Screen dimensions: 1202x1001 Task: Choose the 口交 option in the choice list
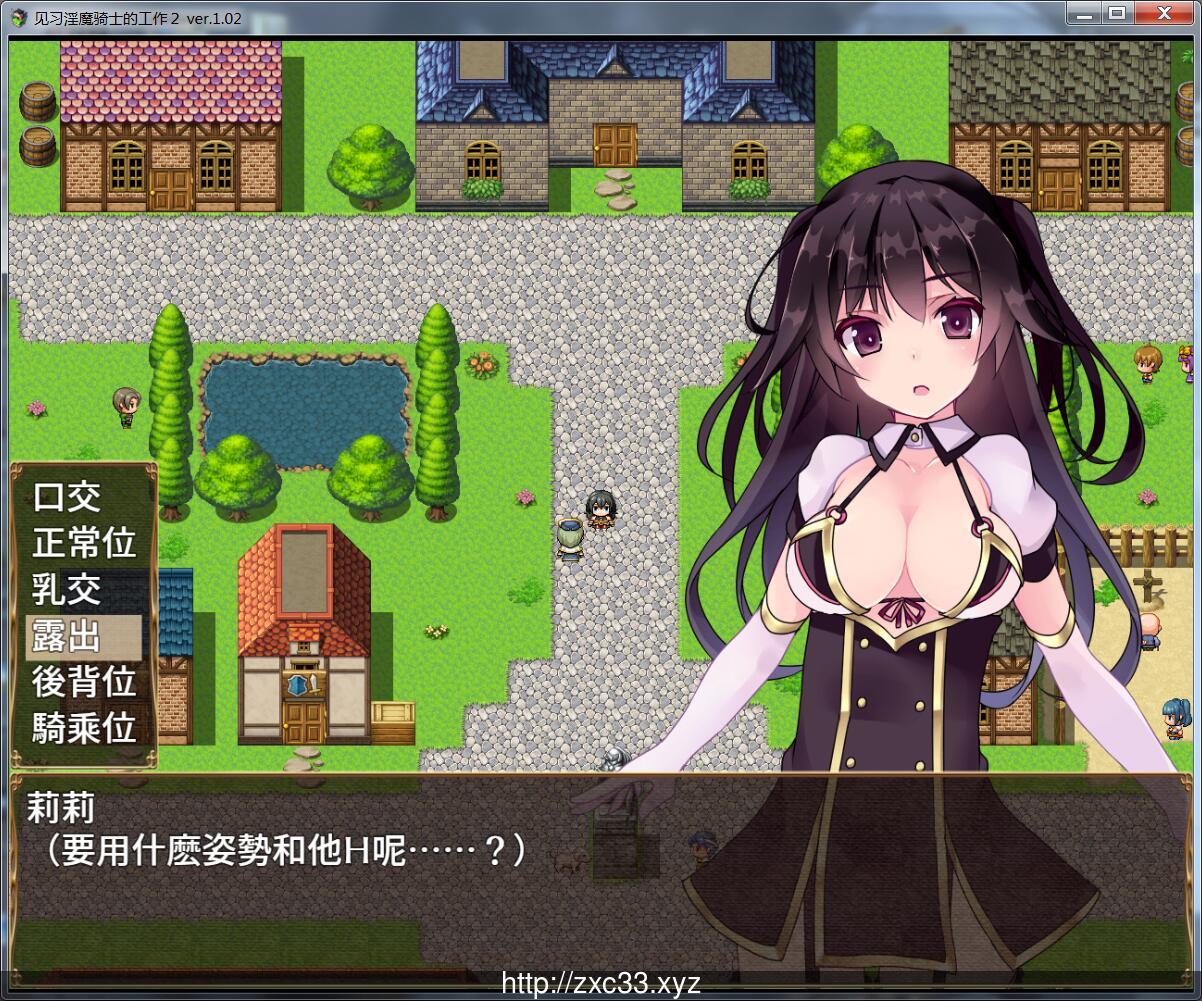(x=67, y=497)
